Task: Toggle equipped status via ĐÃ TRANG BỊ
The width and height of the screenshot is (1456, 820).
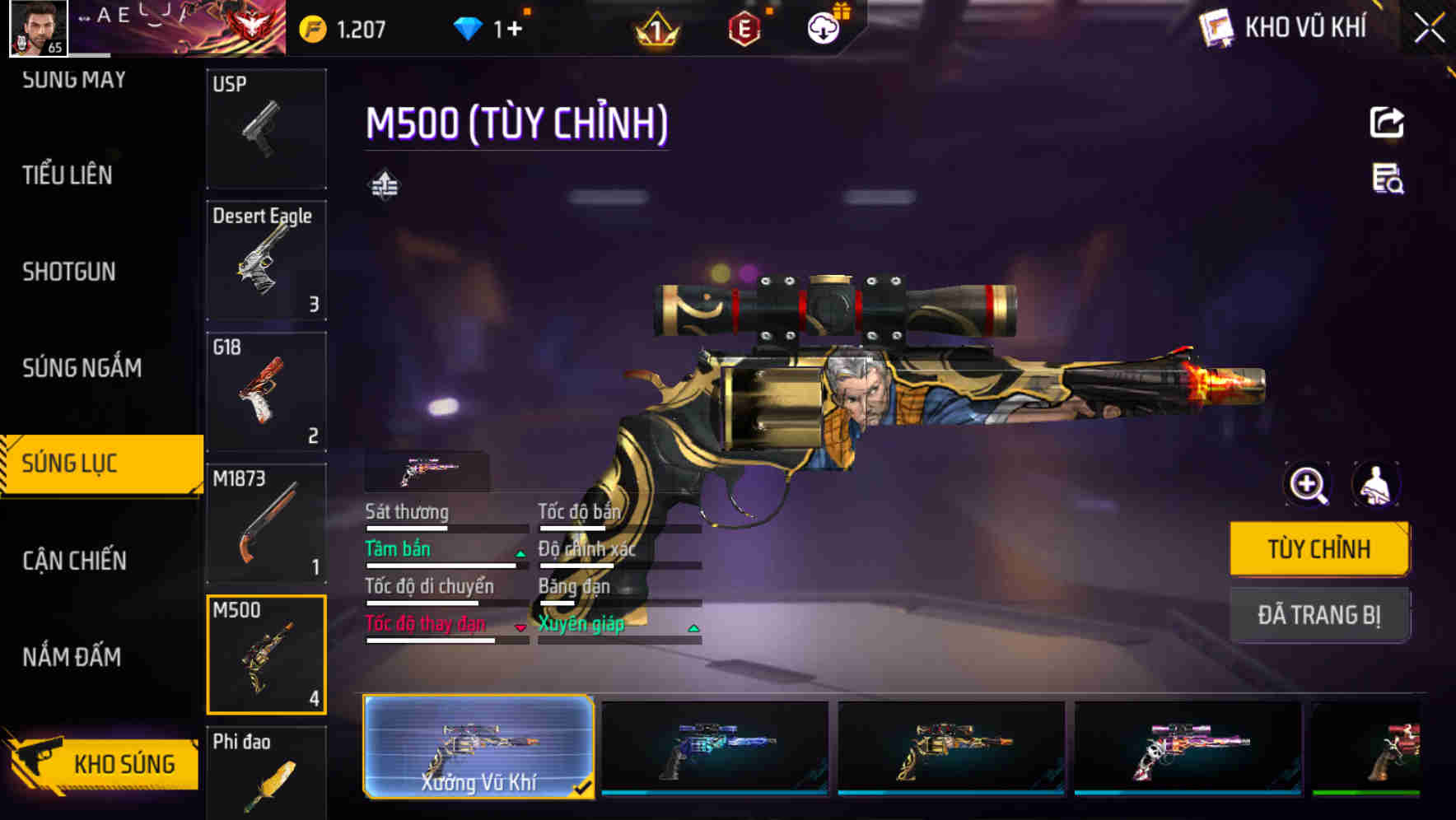Action: click(x=1319, y=615)
